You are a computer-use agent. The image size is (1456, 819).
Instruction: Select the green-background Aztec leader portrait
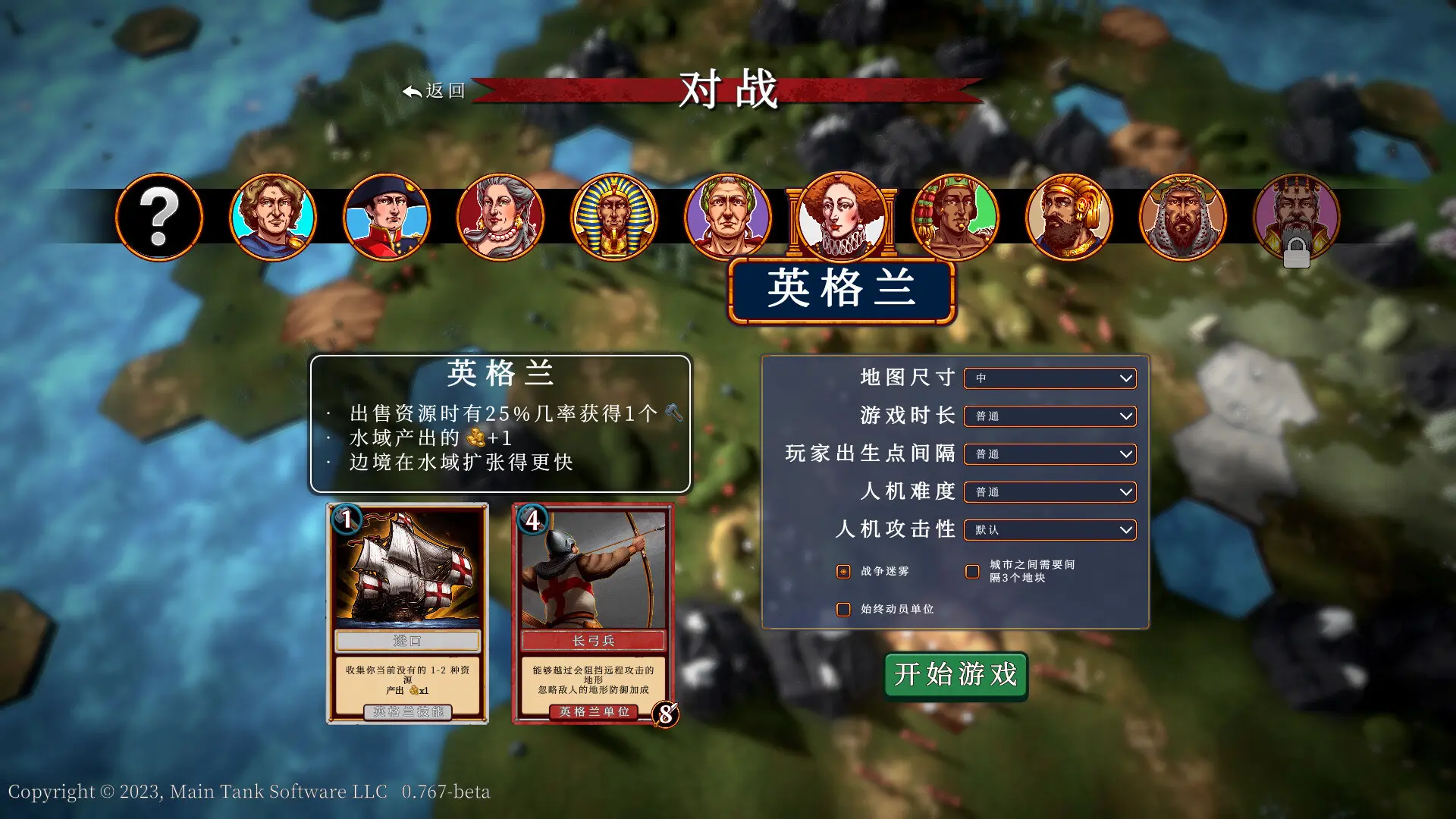pyautogui.click(x=956, y=217)
